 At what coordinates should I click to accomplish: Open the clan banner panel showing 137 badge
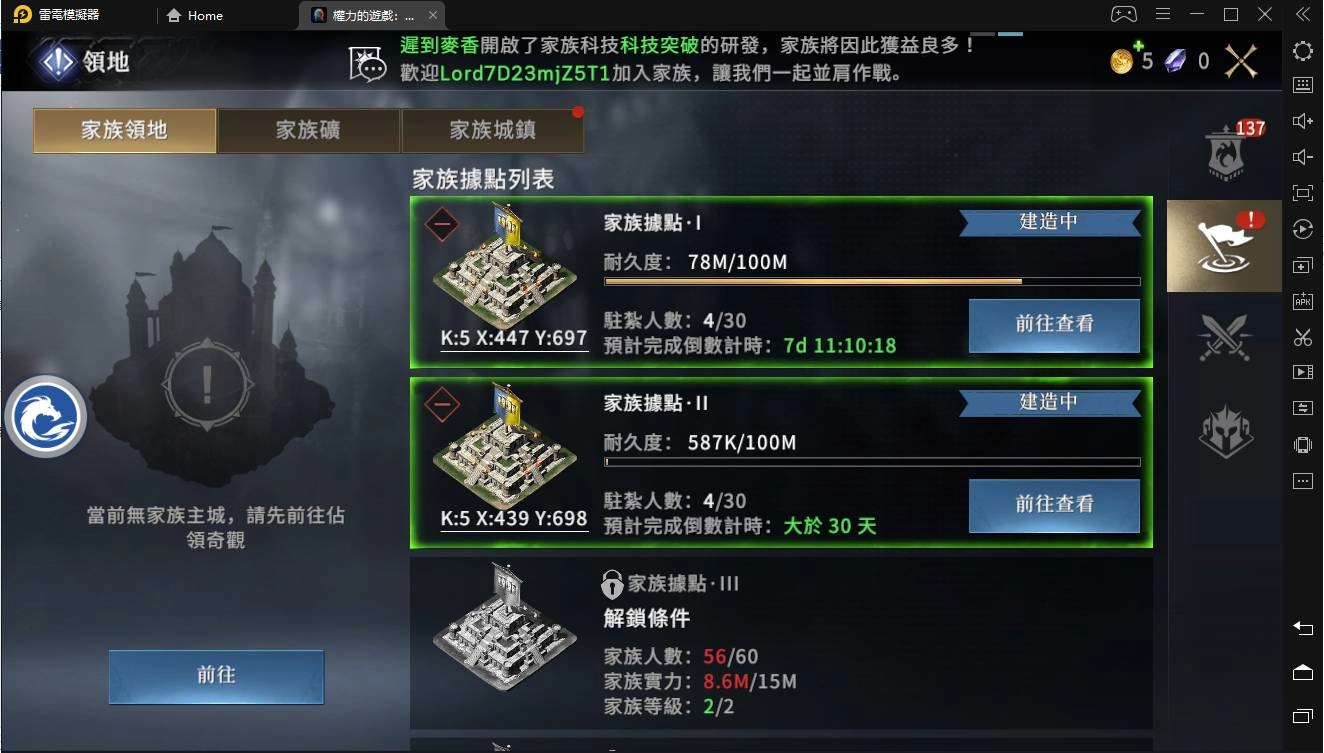1224,150
